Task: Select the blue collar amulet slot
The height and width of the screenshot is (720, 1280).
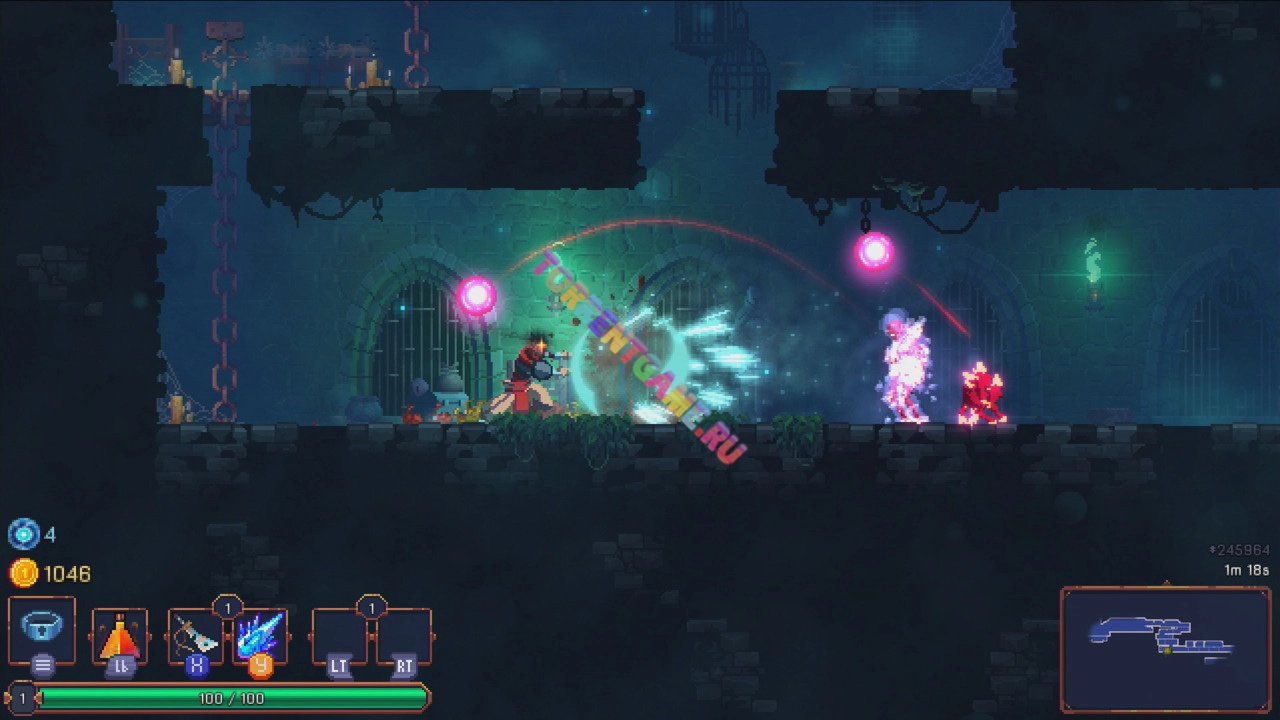Action: (x=42, y=630)
